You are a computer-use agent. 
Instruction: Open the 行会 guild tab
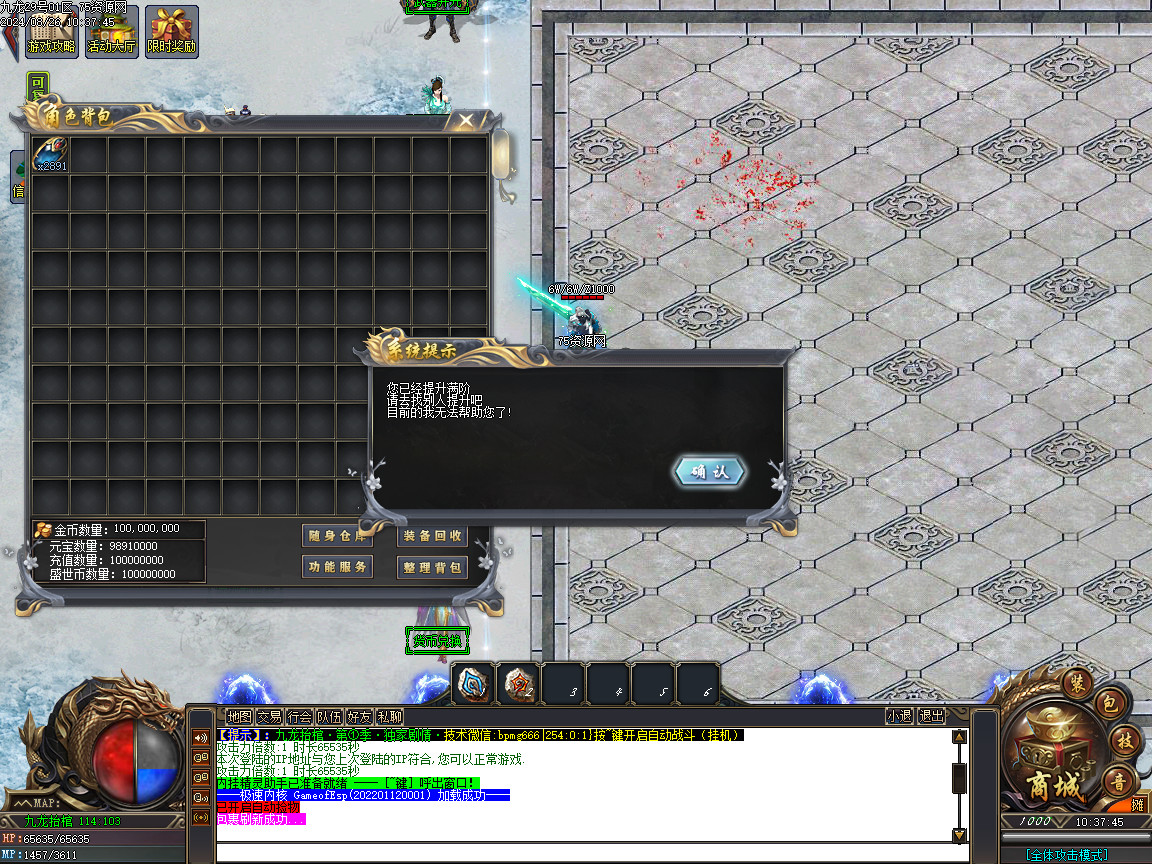[x=299, y=716]
